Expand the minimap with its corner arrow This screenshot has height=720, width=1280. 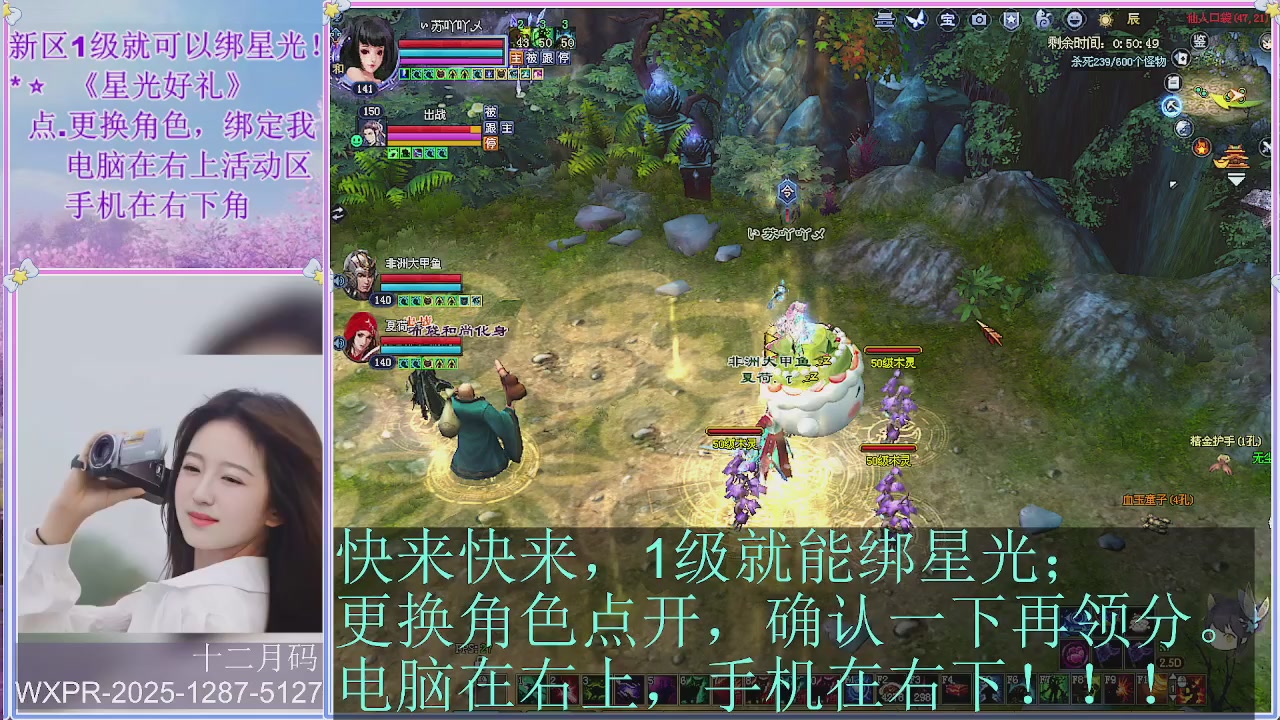click(x=1237, y=177)
